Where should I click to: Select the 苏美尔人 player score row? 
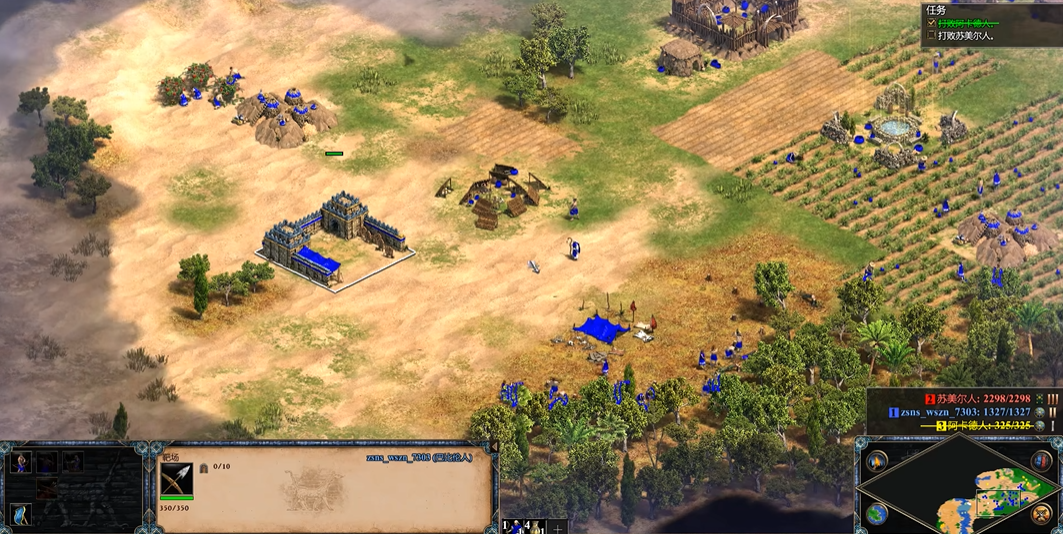pyautogui.click(x=960, y=398)
